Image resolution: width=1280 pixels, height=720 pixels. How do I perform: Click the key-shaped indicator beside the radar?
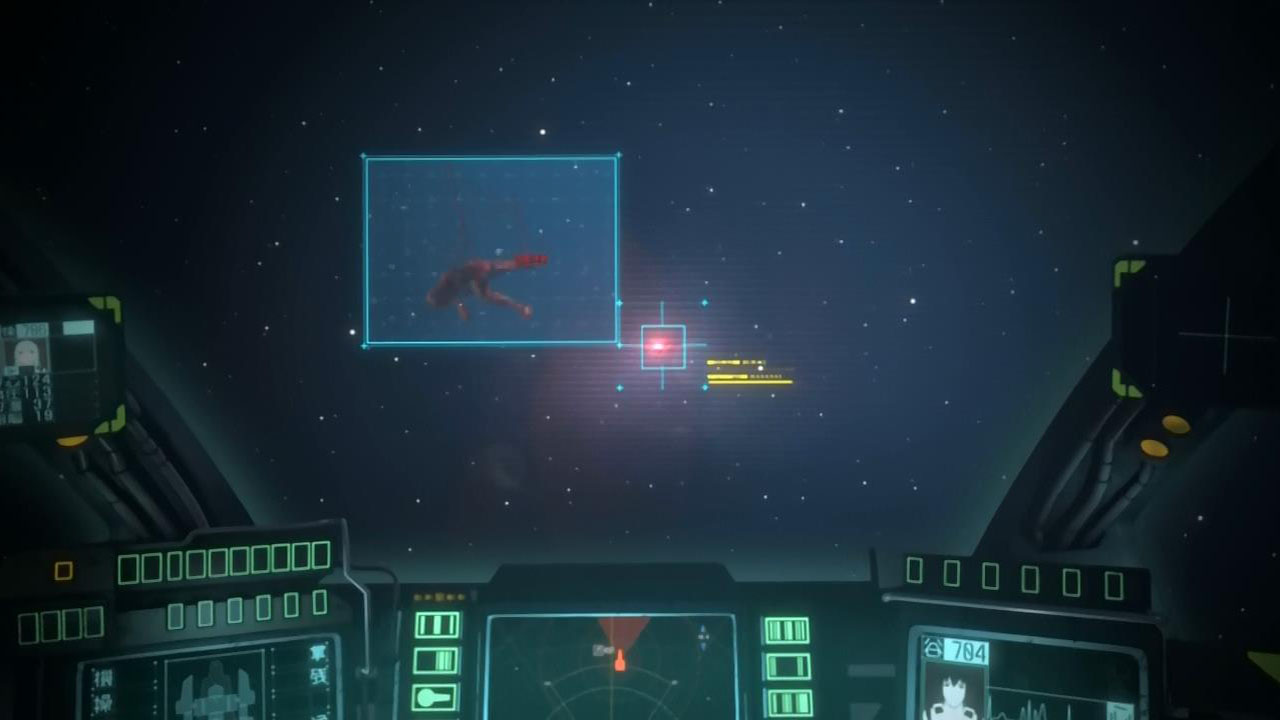pos(436,696)
